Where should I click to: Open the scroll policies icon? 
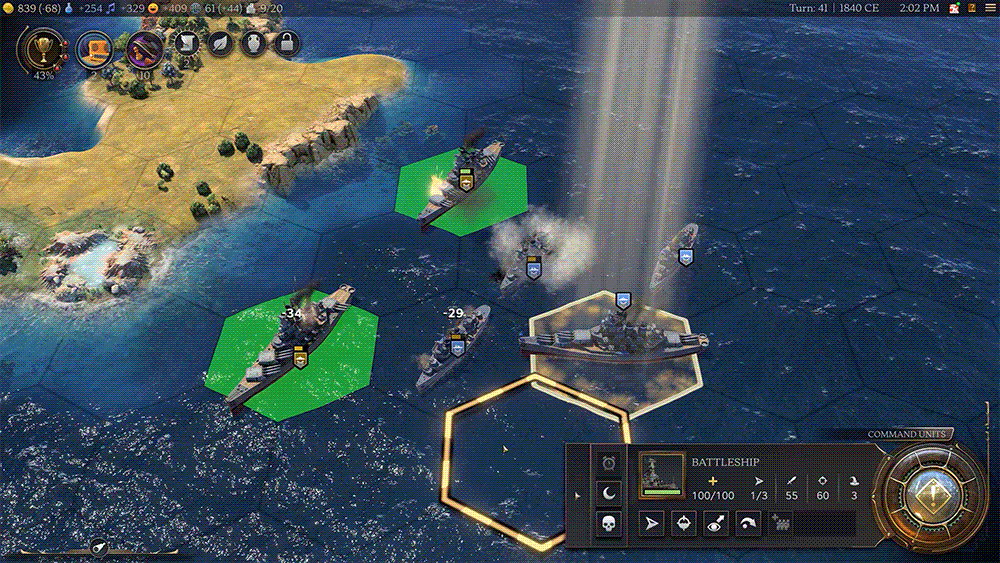tap(187, 43)
